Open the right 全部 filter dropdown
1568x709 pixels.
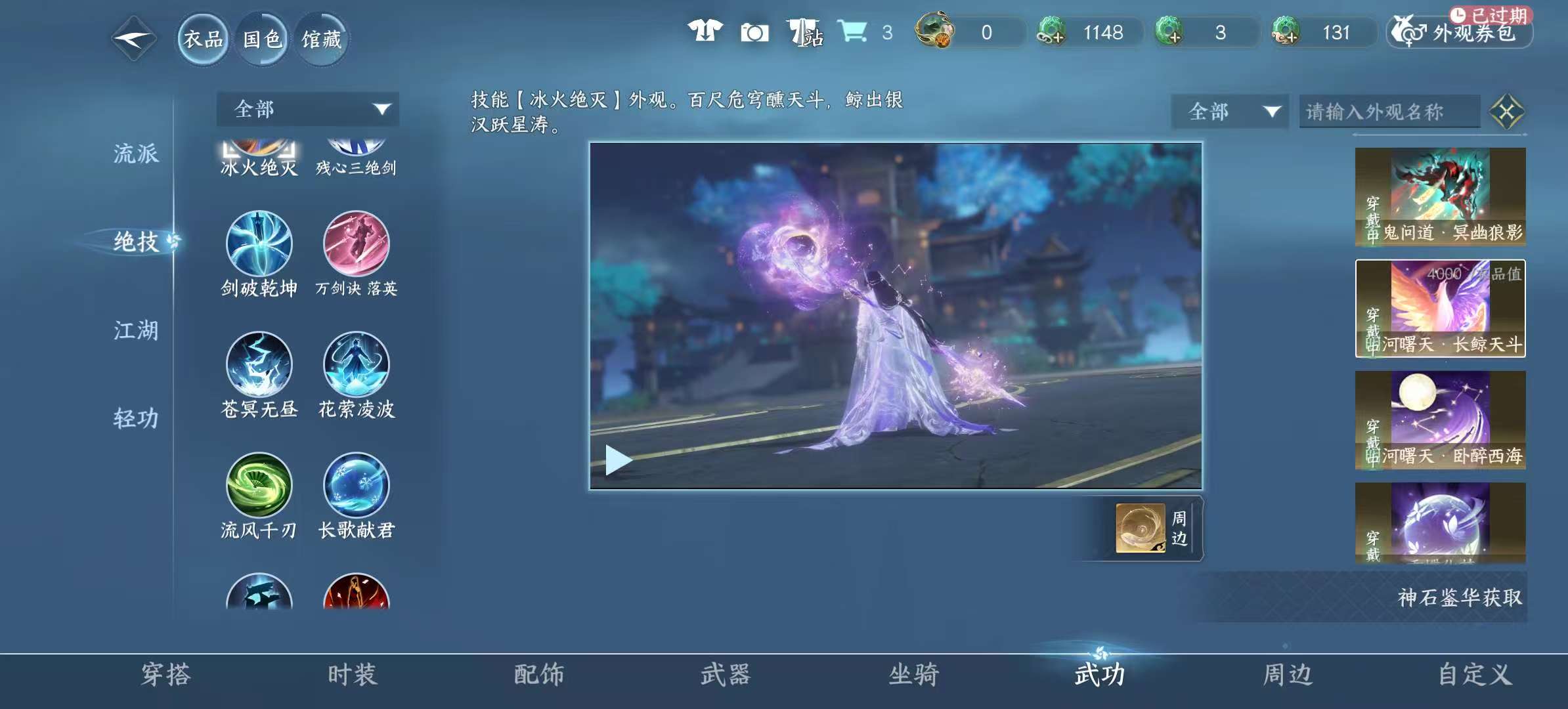(x=1230, y=112)
